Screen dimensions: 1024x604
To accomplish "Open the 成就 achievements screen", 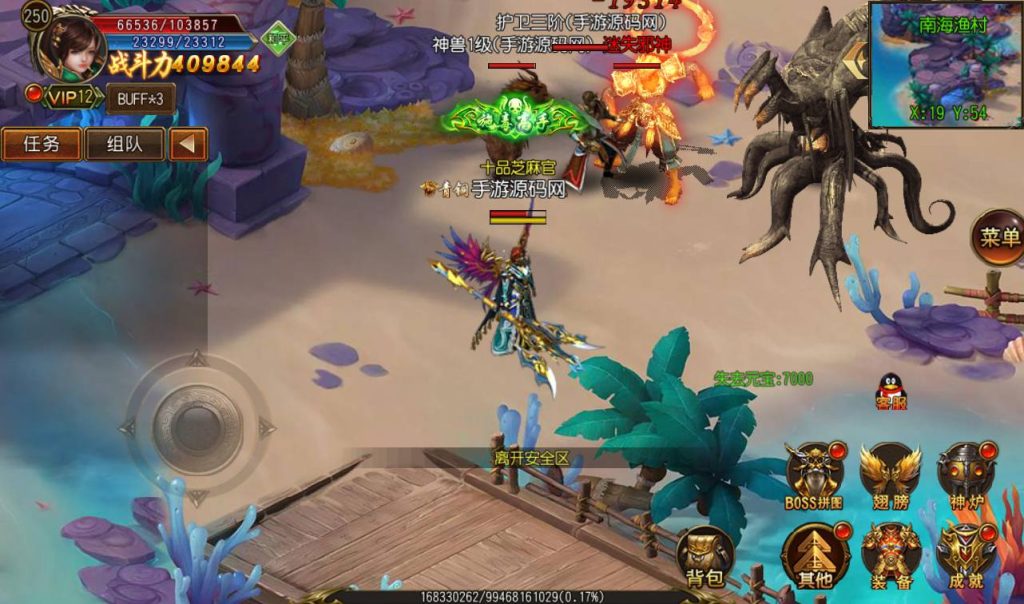I will click(x=966, y=554).
